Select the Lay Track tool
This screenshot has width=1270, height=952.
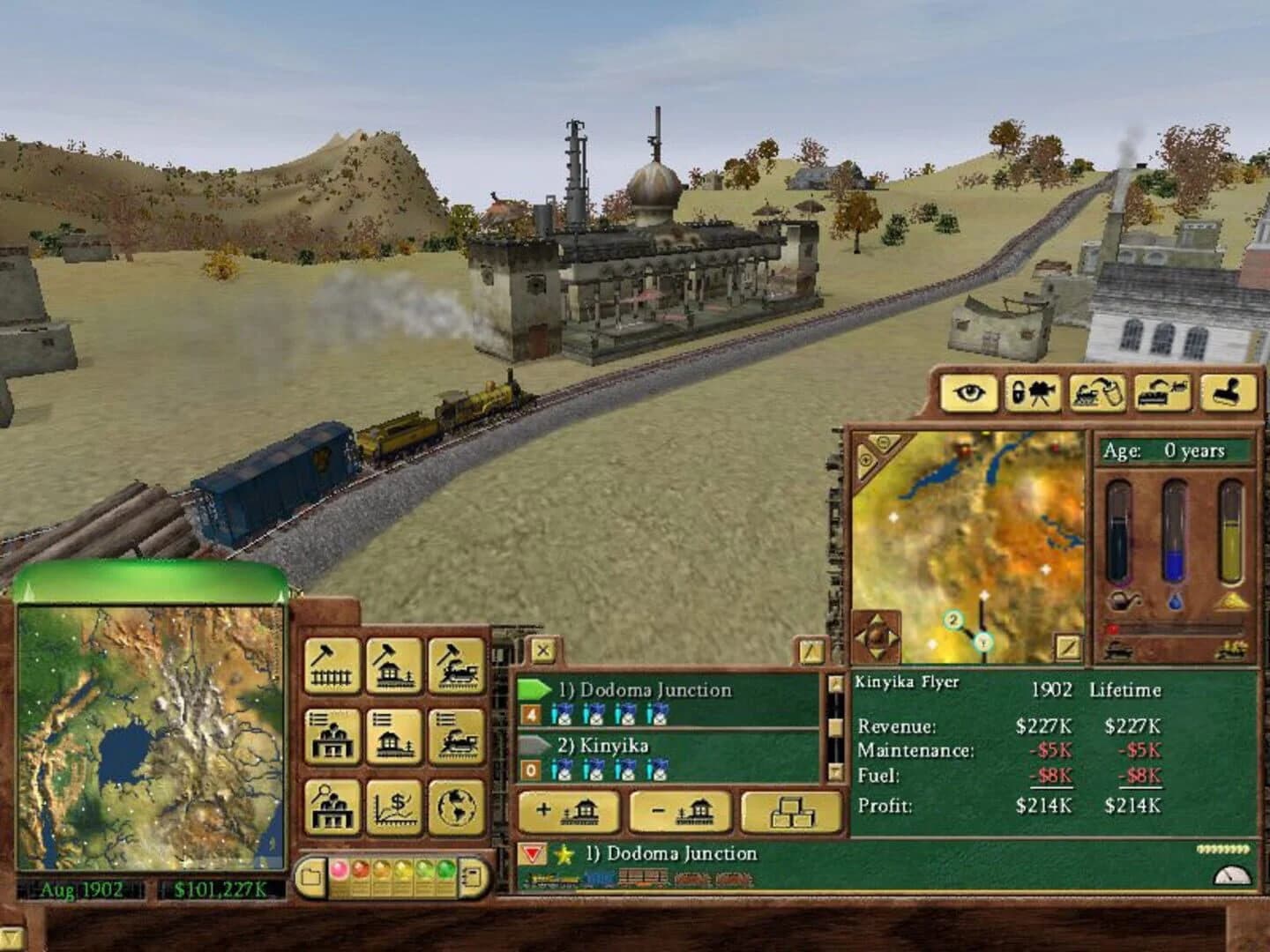333,667
